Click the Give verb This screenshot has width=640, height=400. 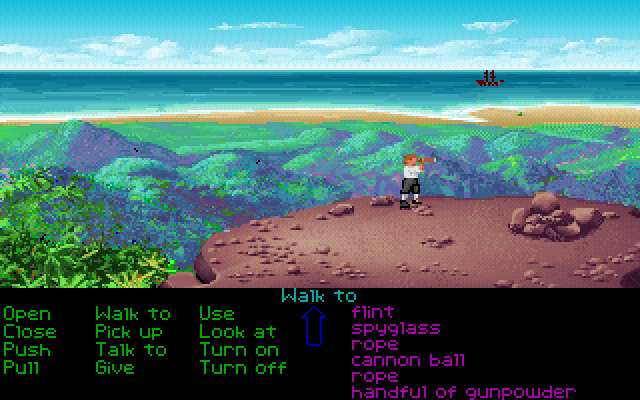pyautogui.click(x=114, y=367)
